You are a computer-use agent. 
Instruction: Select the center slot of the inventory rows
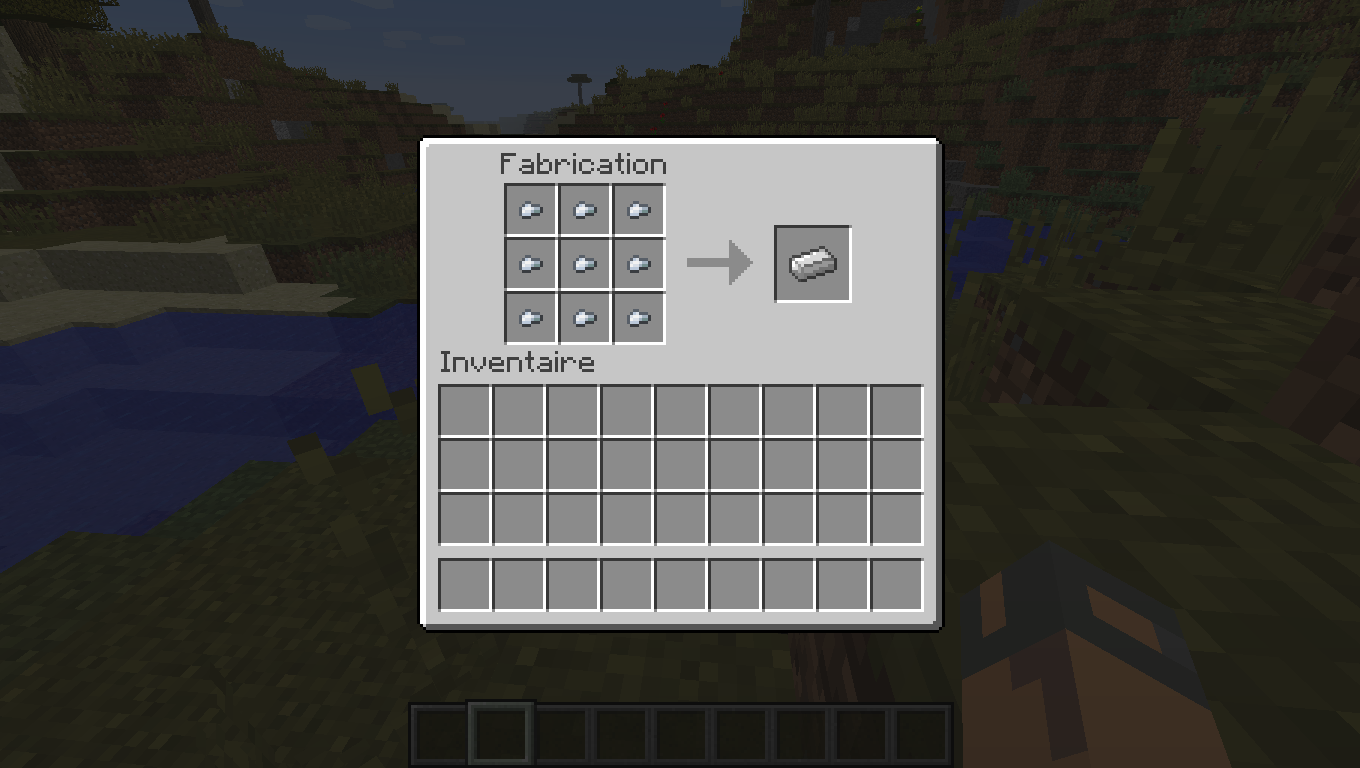680,464
